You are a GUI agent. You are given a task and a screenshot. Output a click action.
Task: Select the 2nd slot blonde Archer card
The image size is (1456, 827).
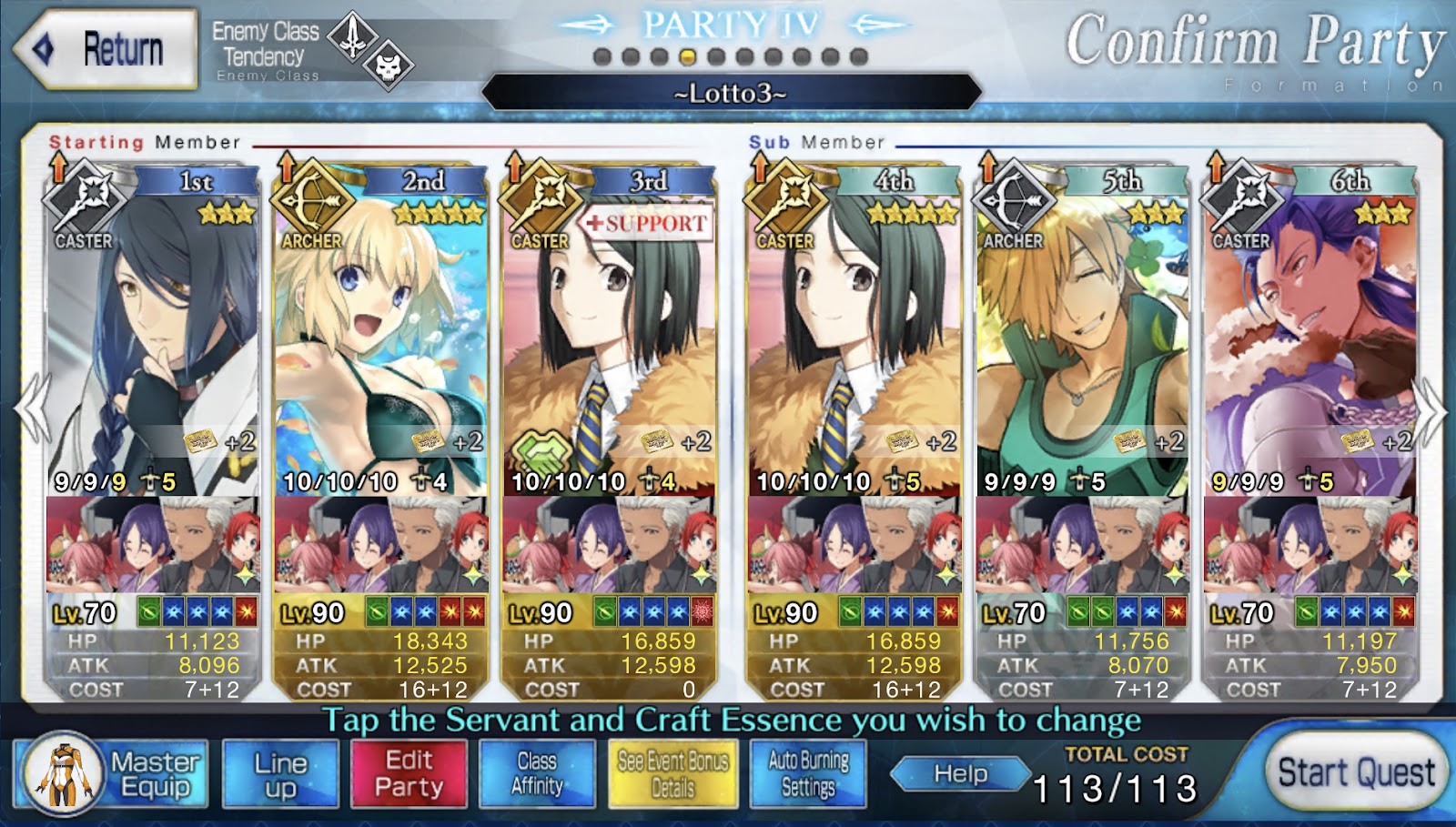click(x=380, y=346)
